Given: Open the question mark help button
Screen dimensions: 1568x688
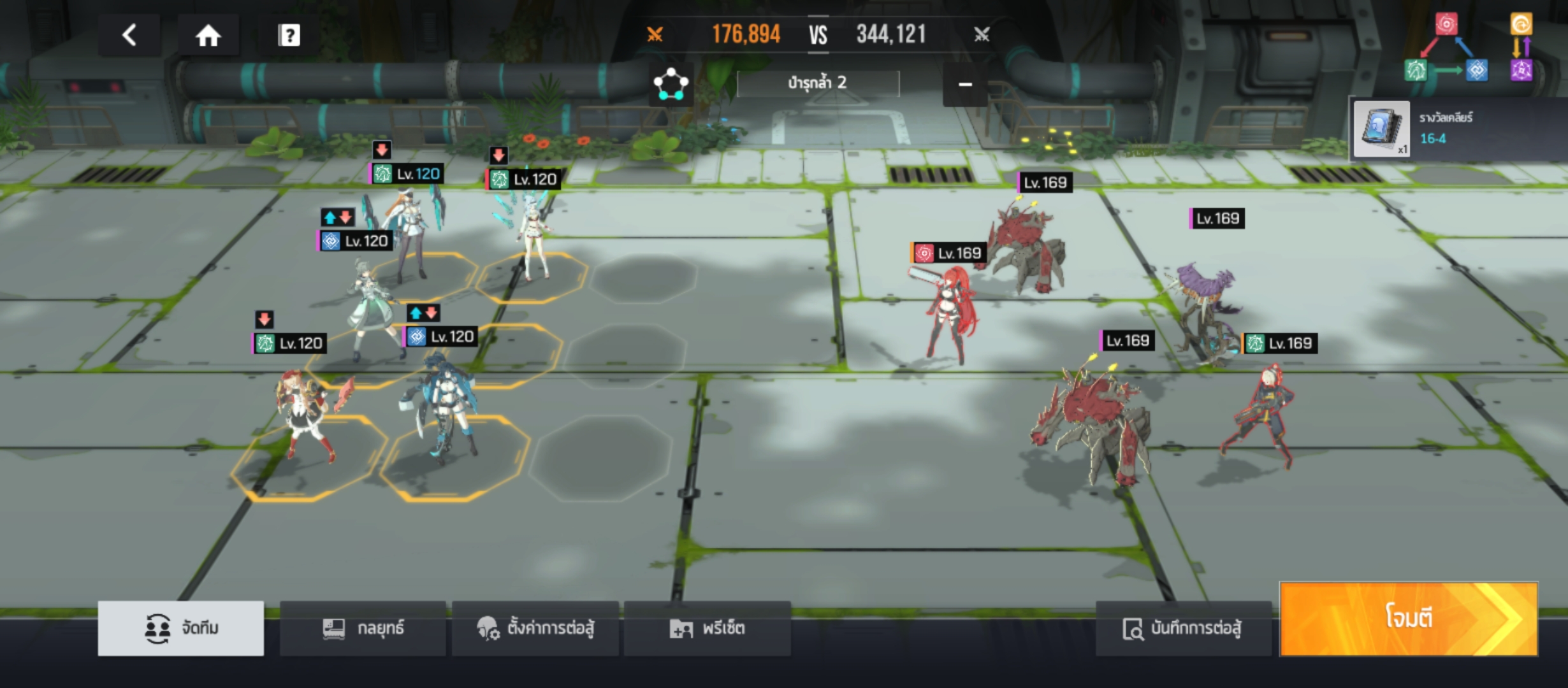Looking at the screenshot, I should coord(289,35).
